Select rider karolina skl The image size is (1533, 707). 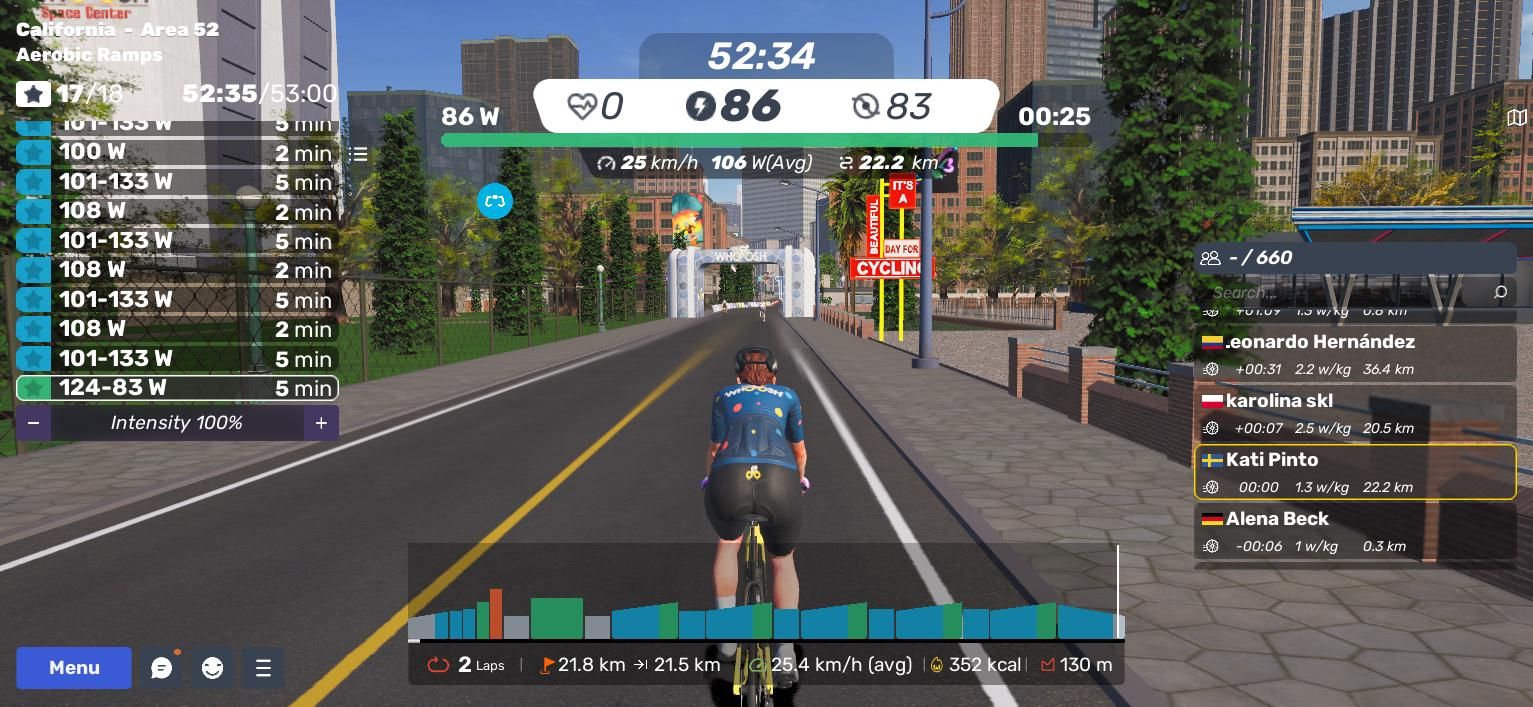(1355, 413)
